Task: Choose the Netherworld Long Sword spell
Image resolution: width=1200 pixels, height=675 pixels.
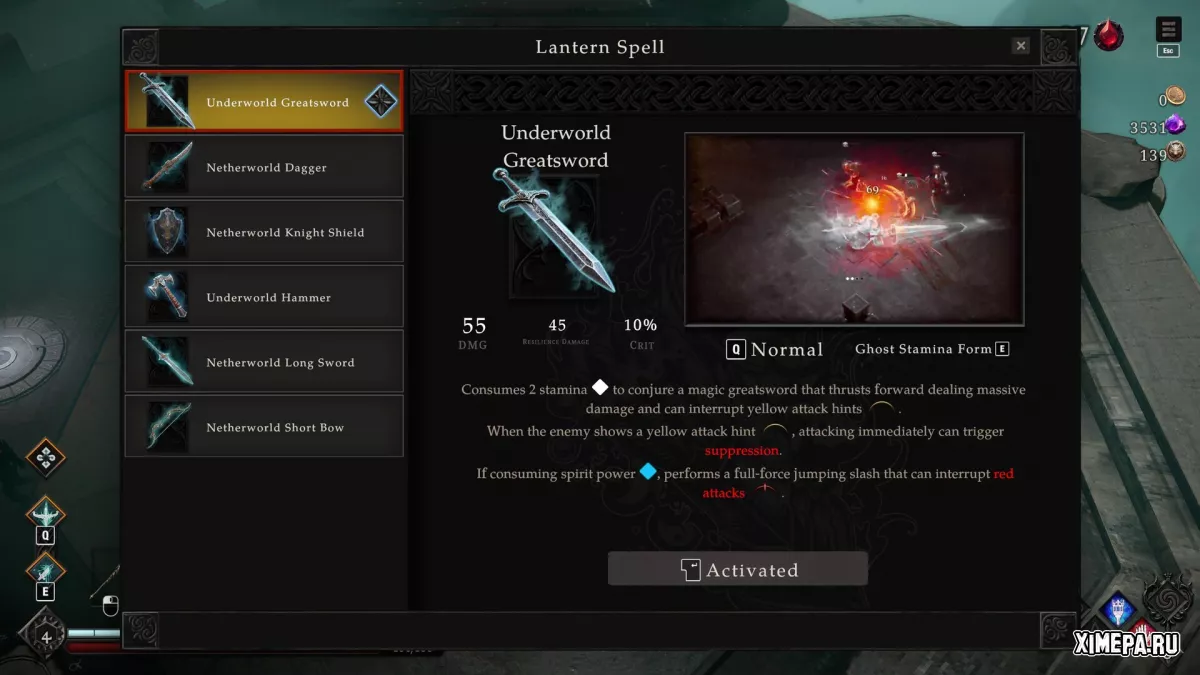Action: pyautogui.click(x=264, y=362)
